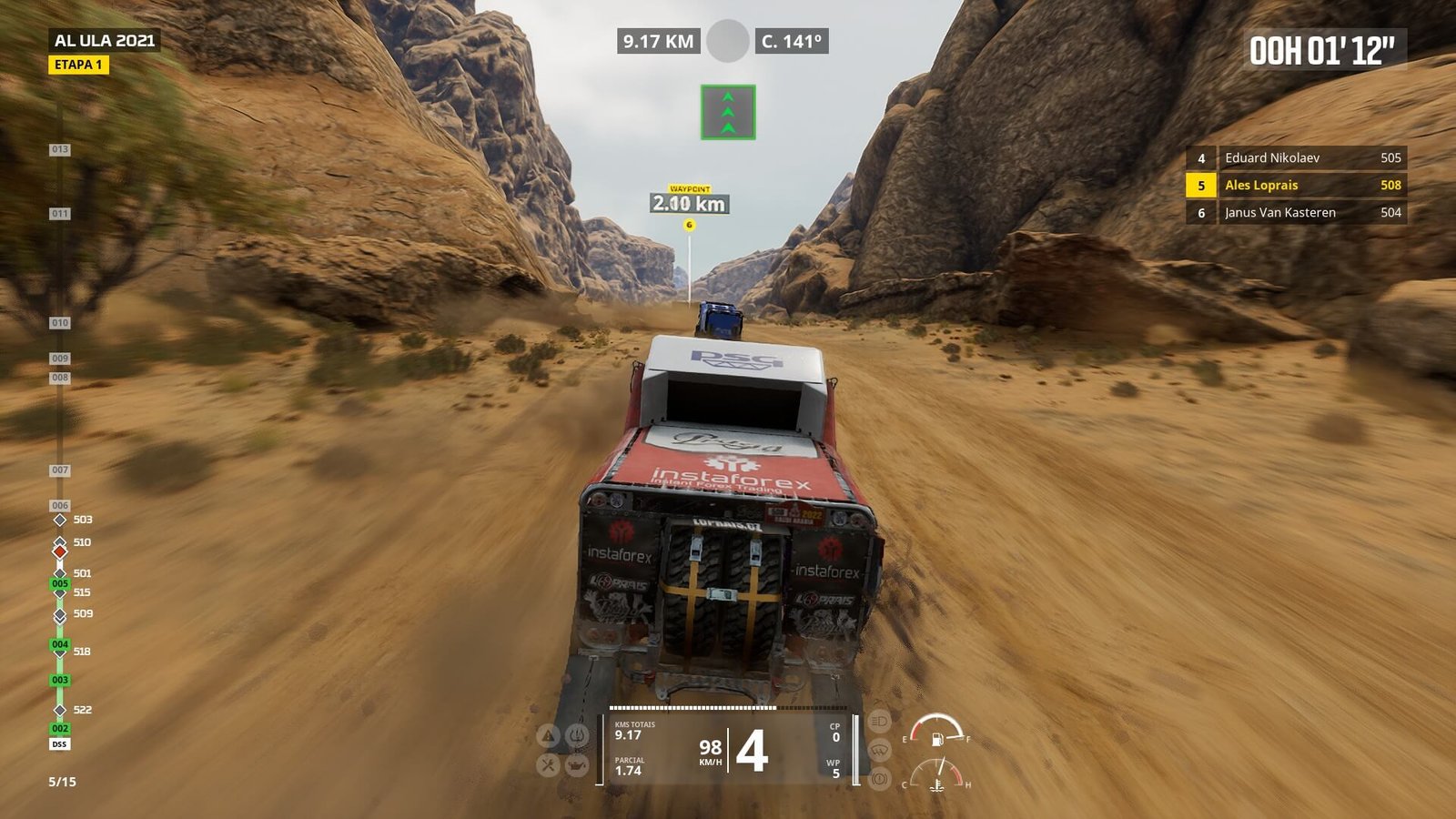Expand roadbook waypoint node 004
This screenshot has width=1456, height=819.
60,644
